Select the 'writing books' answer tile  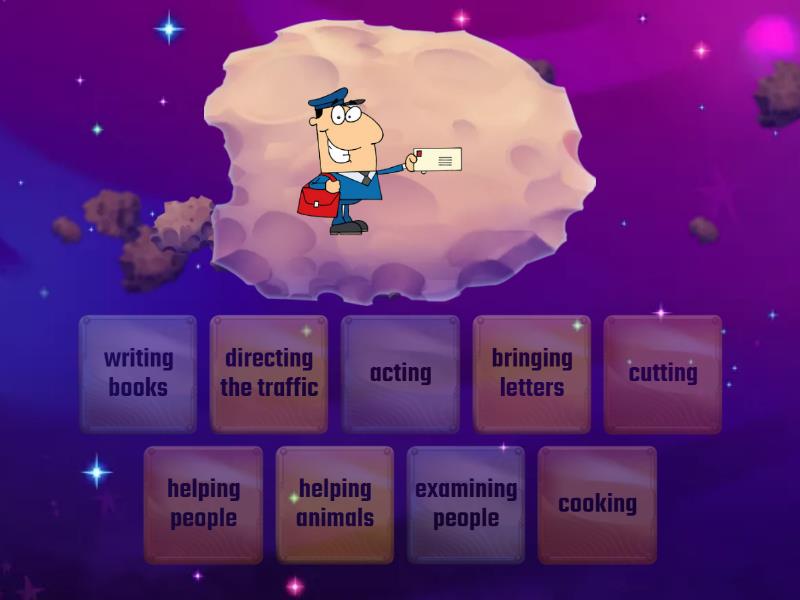(x=138, y=373)
